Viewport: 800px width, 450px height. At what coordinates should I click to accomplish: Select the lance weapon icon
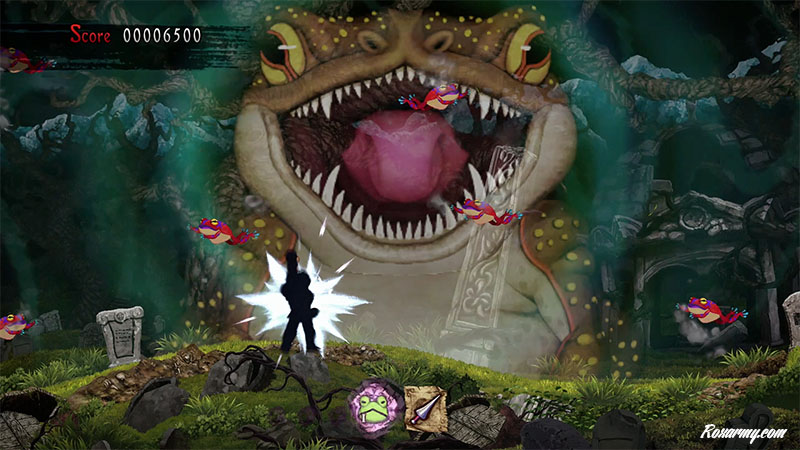pyautogui.click(x=425, y=408)
